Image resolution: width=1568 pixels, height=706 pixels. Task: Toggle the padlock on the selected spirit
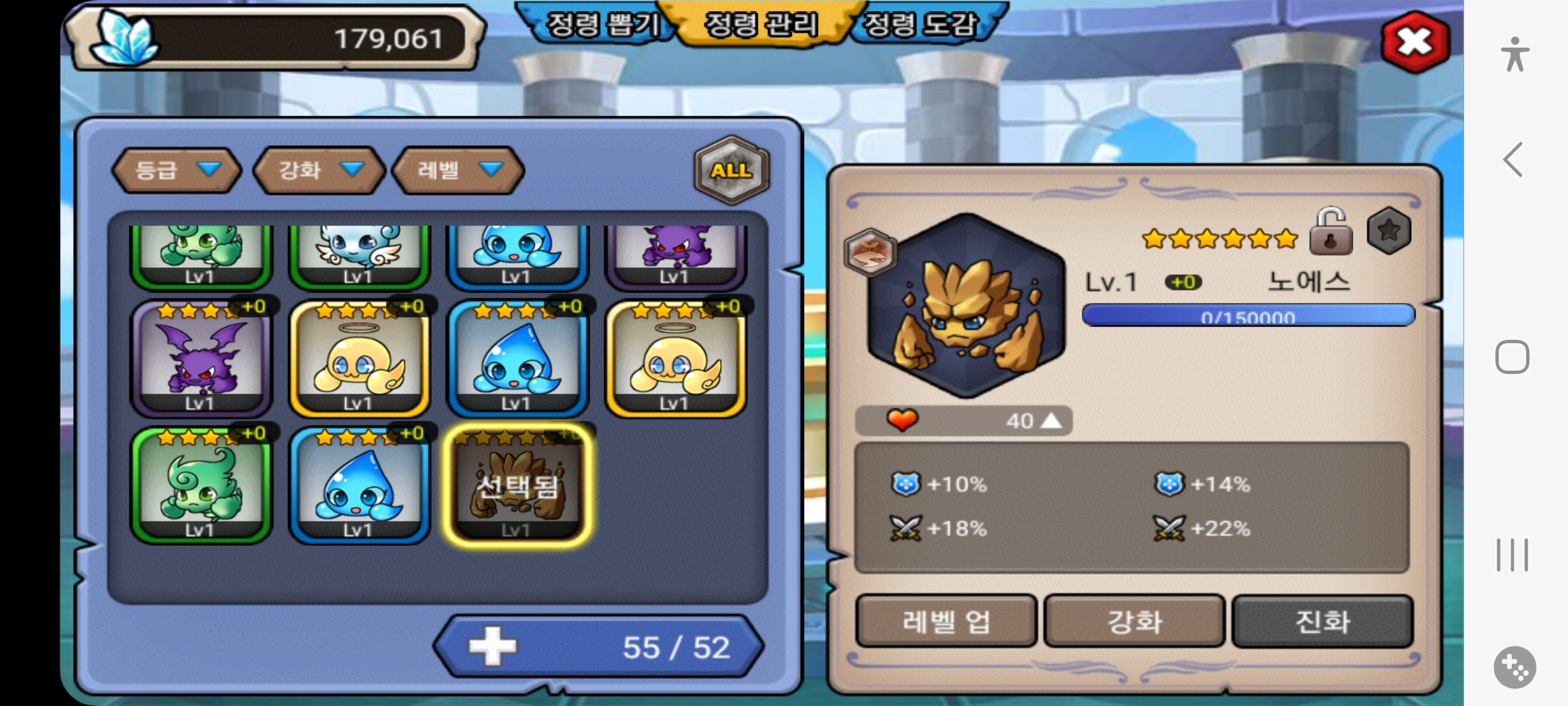[1330, 231]
